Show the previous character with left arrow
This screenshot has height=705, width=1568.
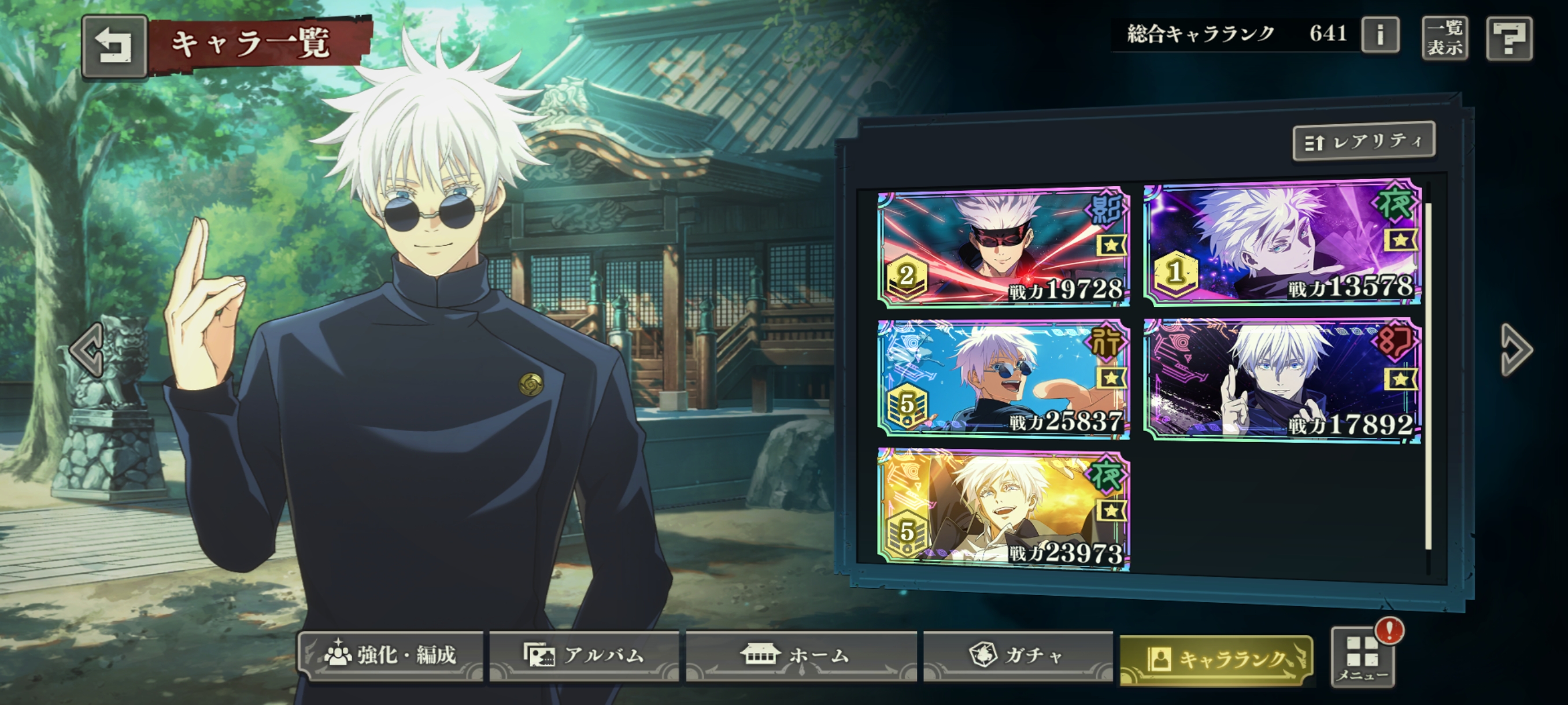(87, 349)
